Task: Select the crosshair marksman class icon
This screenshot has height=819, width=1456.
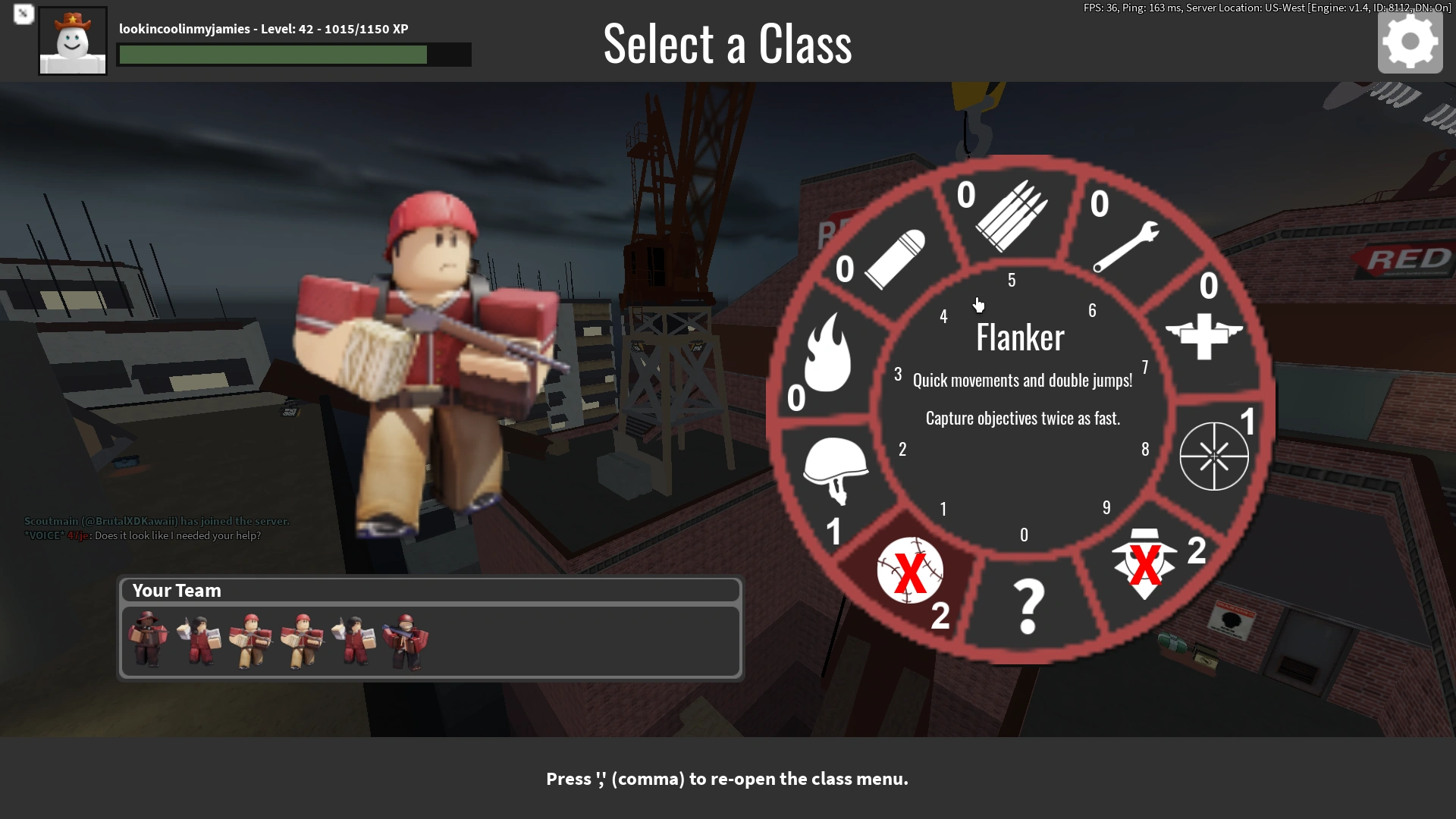Action: (1213, 455)
